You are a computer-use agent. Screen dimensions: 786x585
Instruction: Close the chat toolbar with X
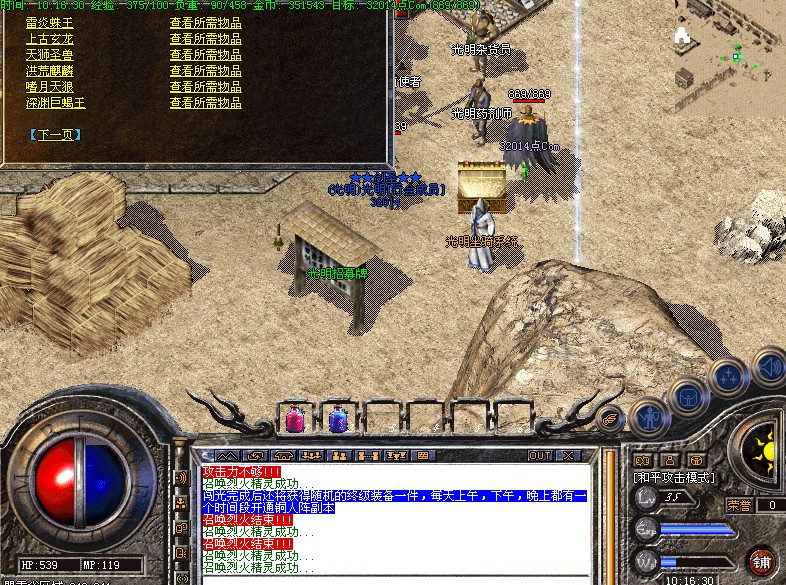(568, 455)
